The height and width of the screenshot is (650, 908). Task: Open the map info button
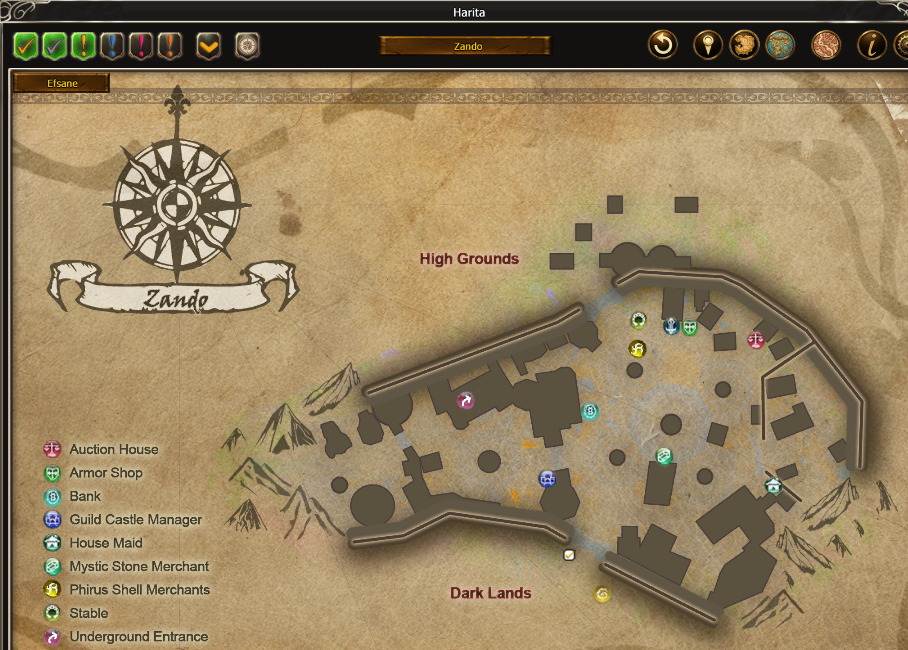coord(871,45)
